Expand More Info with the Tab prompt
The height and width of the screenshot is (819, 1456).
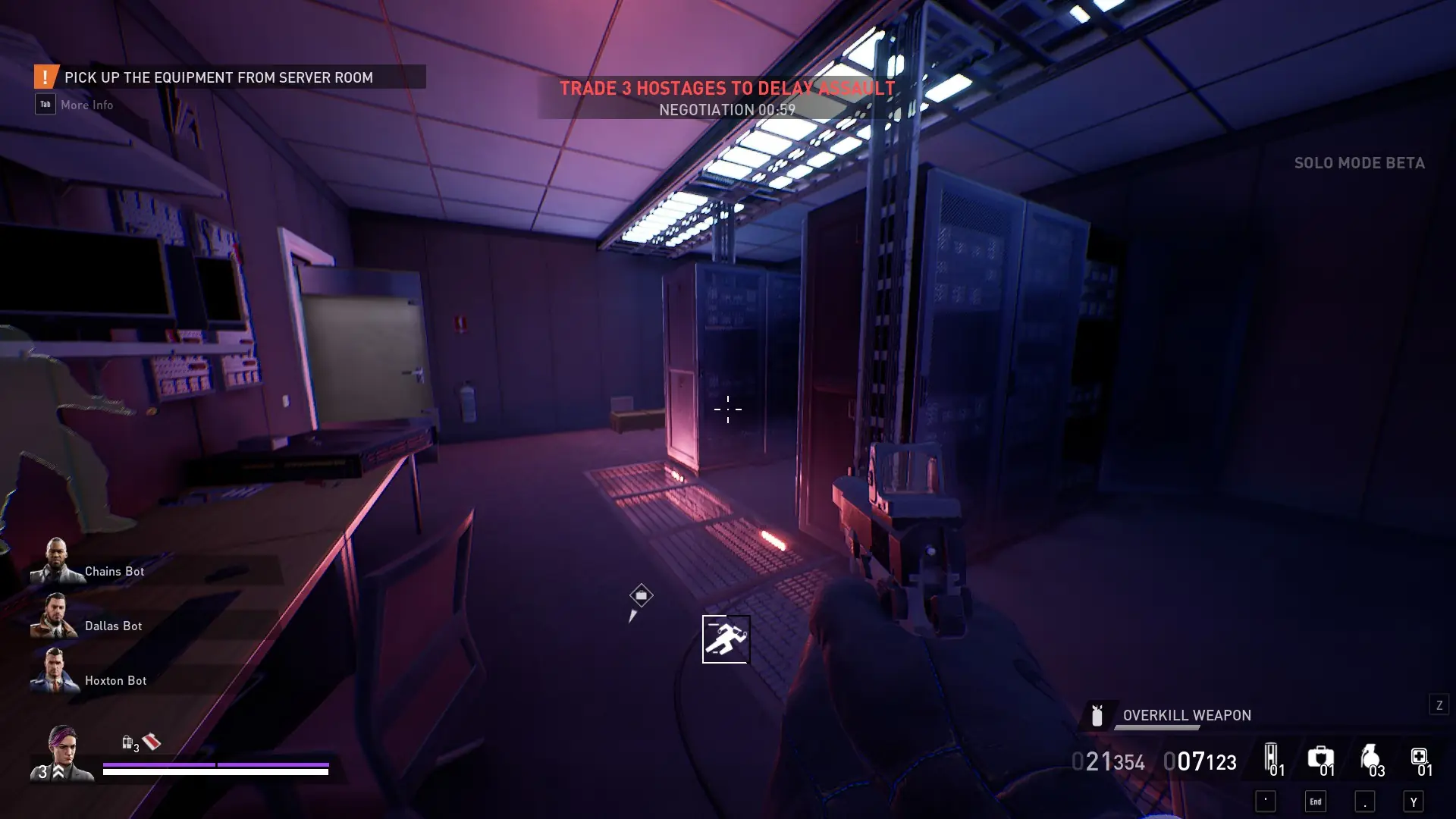click(45, 104)
